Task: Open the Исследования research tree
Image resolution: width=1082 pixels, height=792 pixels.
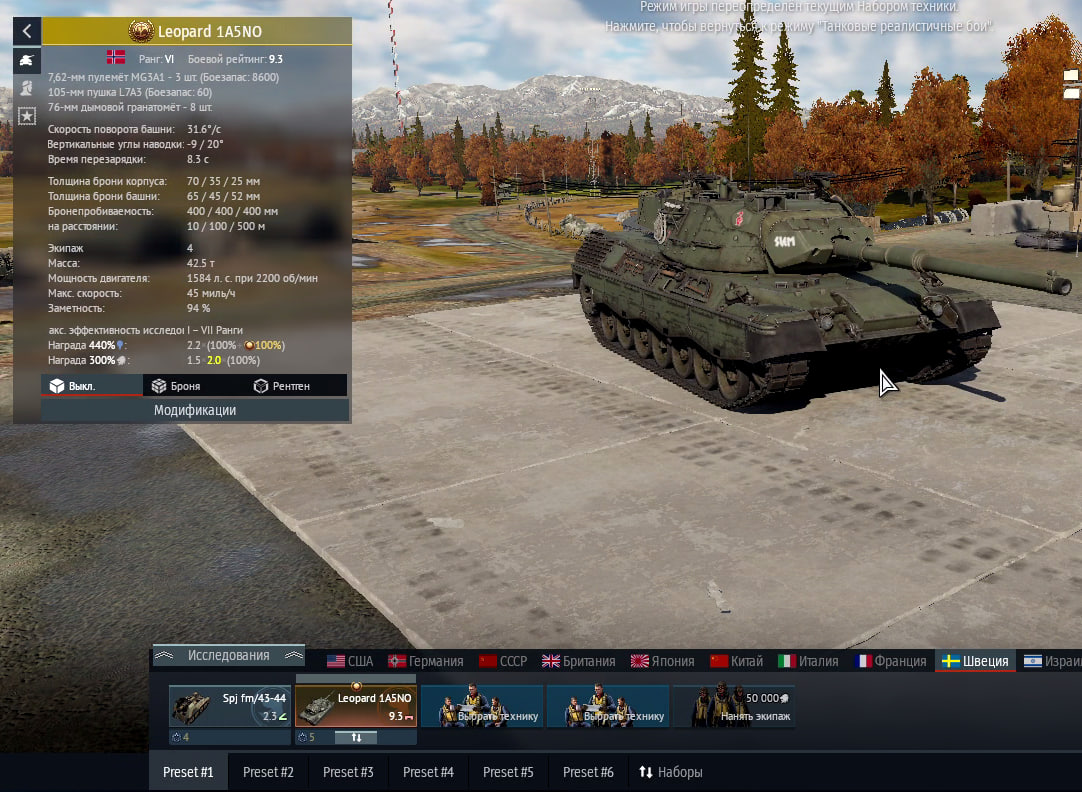Action: 228,656
